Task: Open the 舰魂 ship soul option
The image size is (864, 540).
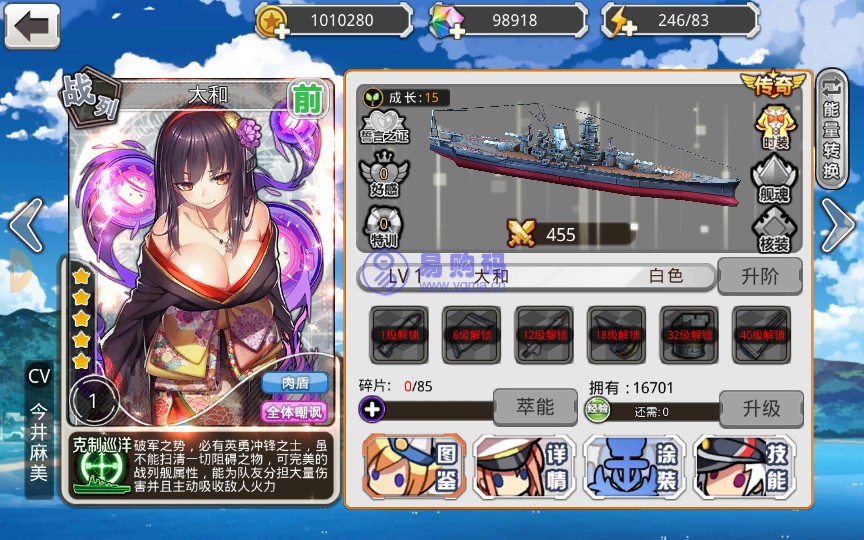Action: [774, 178]
